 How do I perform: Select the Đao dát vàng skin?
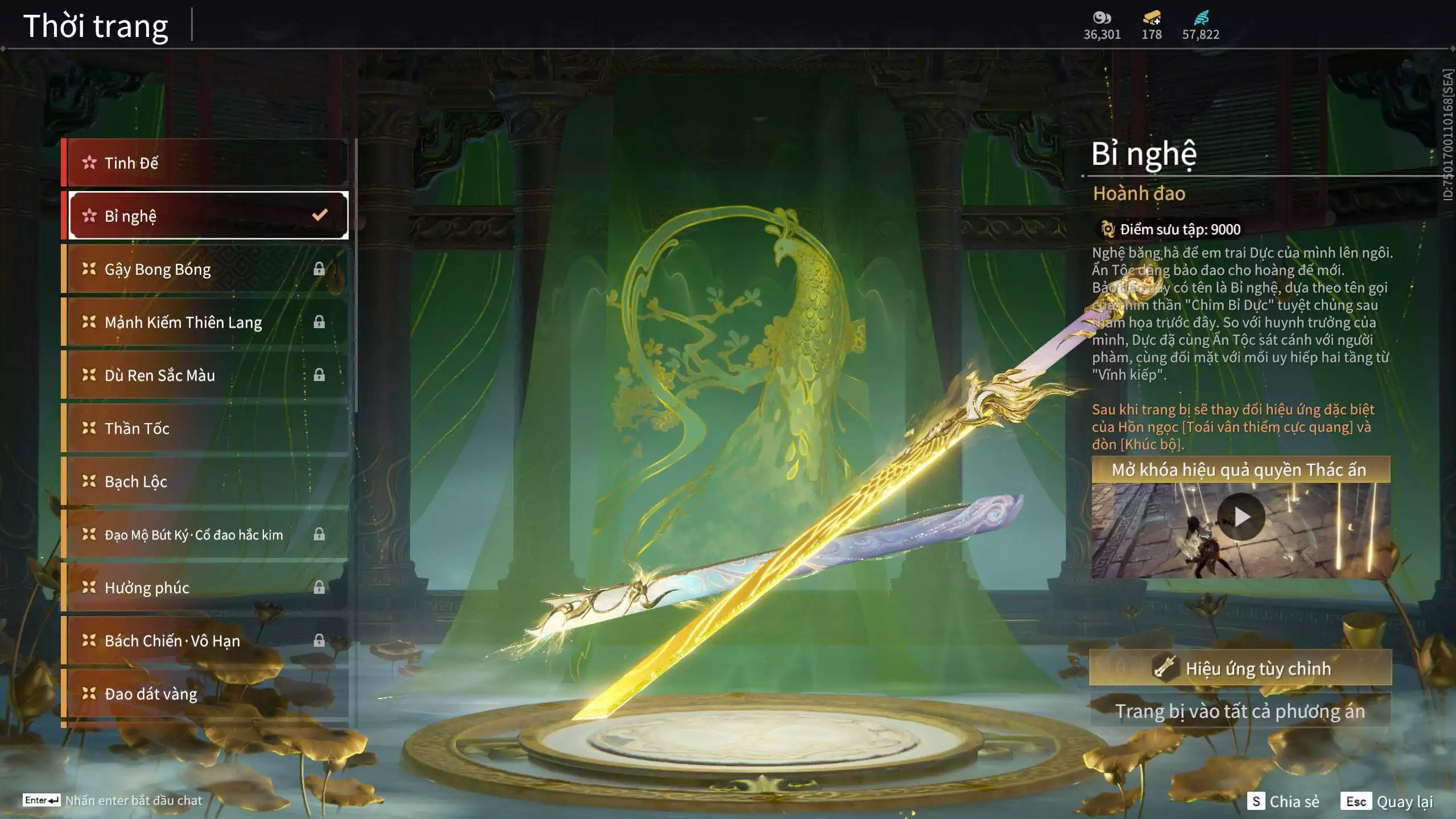pos(205,694)
